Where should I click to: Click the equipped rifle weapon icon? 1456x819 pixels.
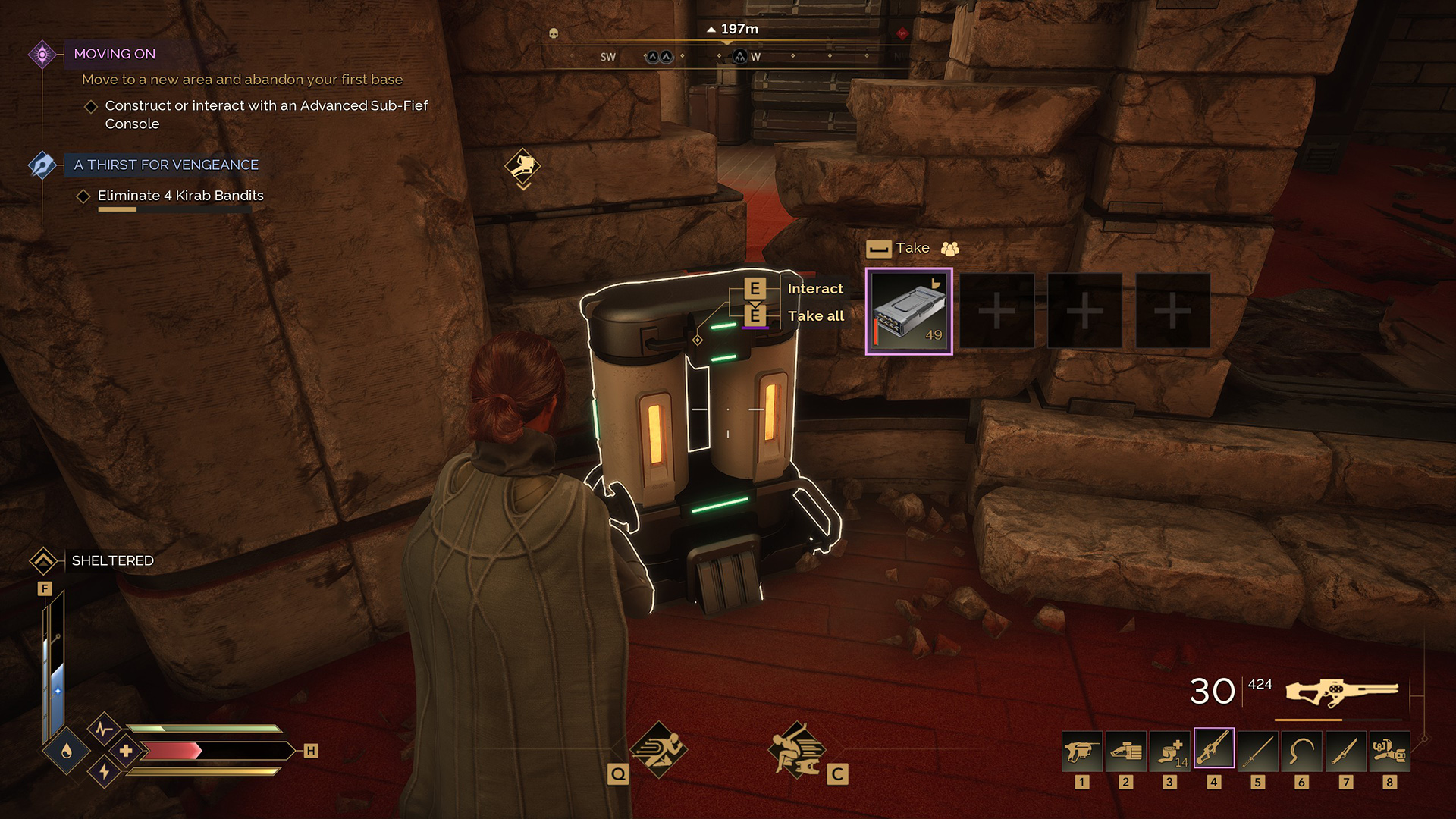click(x=1341, y=692)
